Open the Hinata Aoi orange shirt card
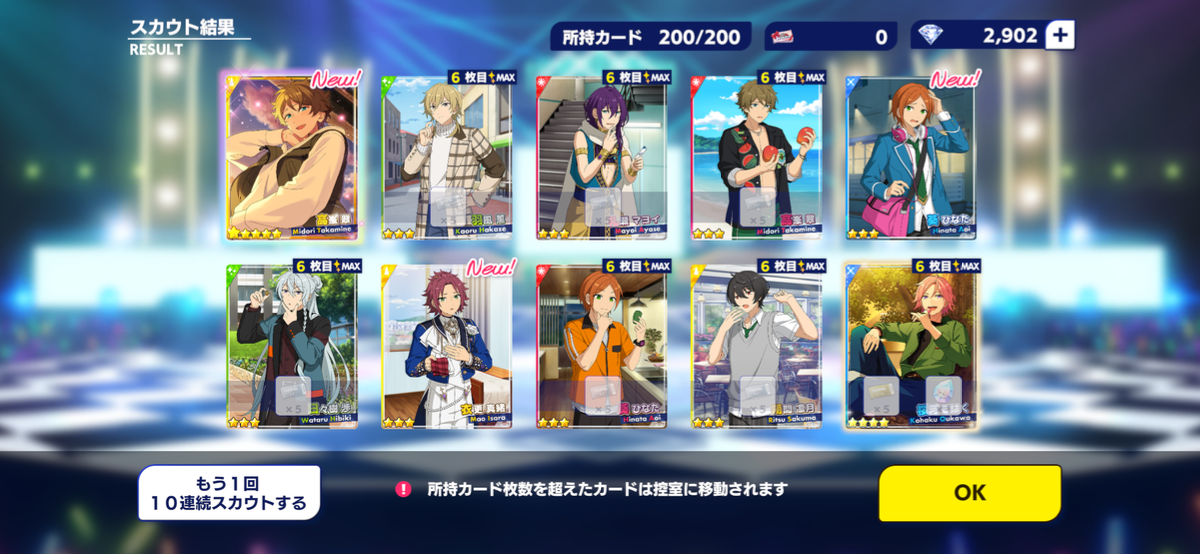1200x554 pixels. pyautogui.click(x=603, y=346)
